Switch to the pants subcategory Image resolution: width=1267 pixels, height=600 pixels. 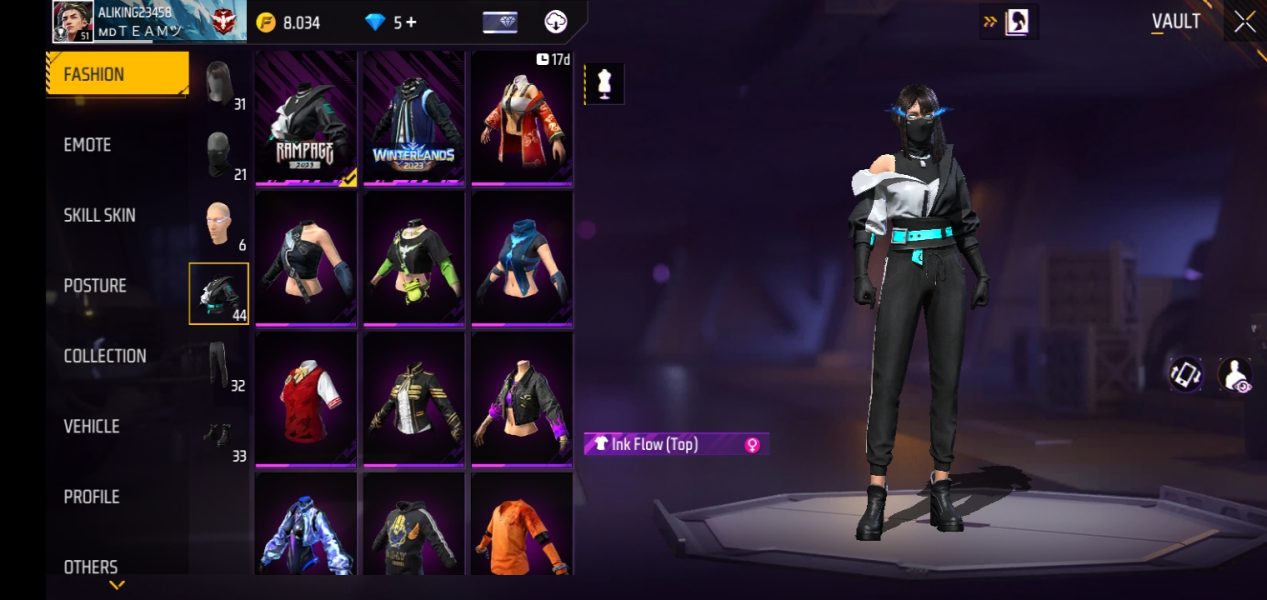(x=219, y=364)
